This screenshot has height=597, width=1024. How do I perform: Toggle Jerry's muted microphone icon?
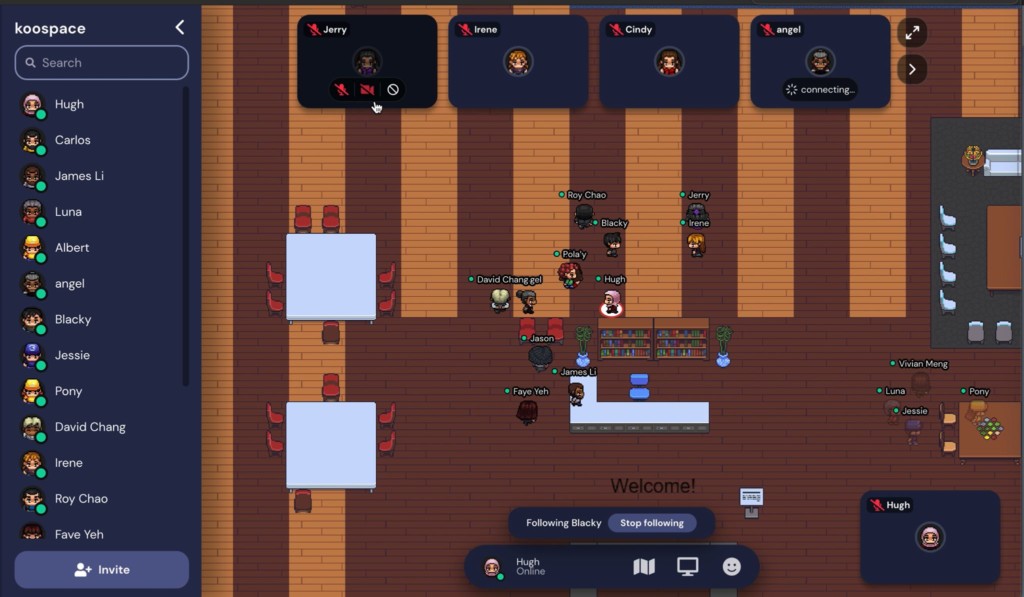[x=342, y=90]
